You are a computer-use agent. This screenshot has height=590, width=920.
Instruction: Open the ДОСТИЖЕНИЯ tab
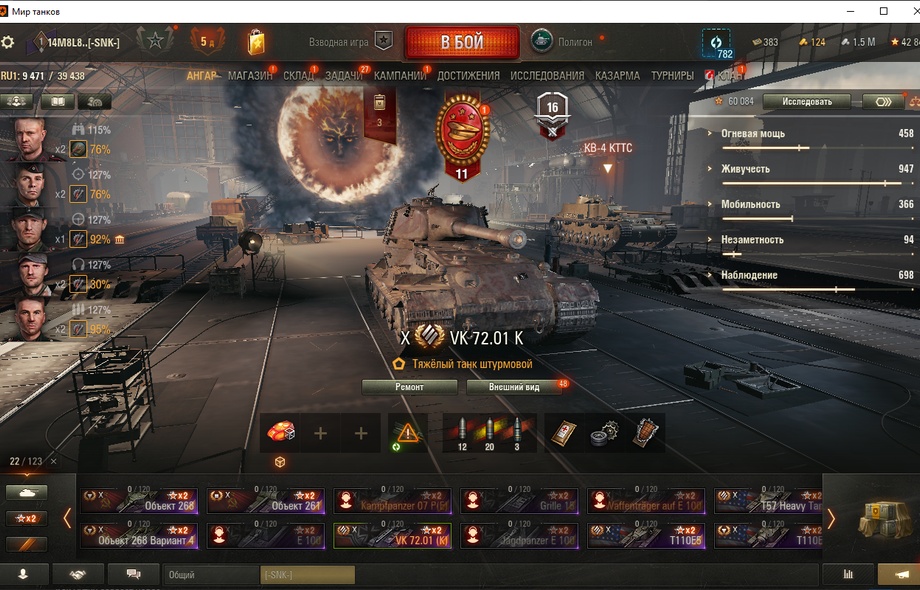click(468, 76)
